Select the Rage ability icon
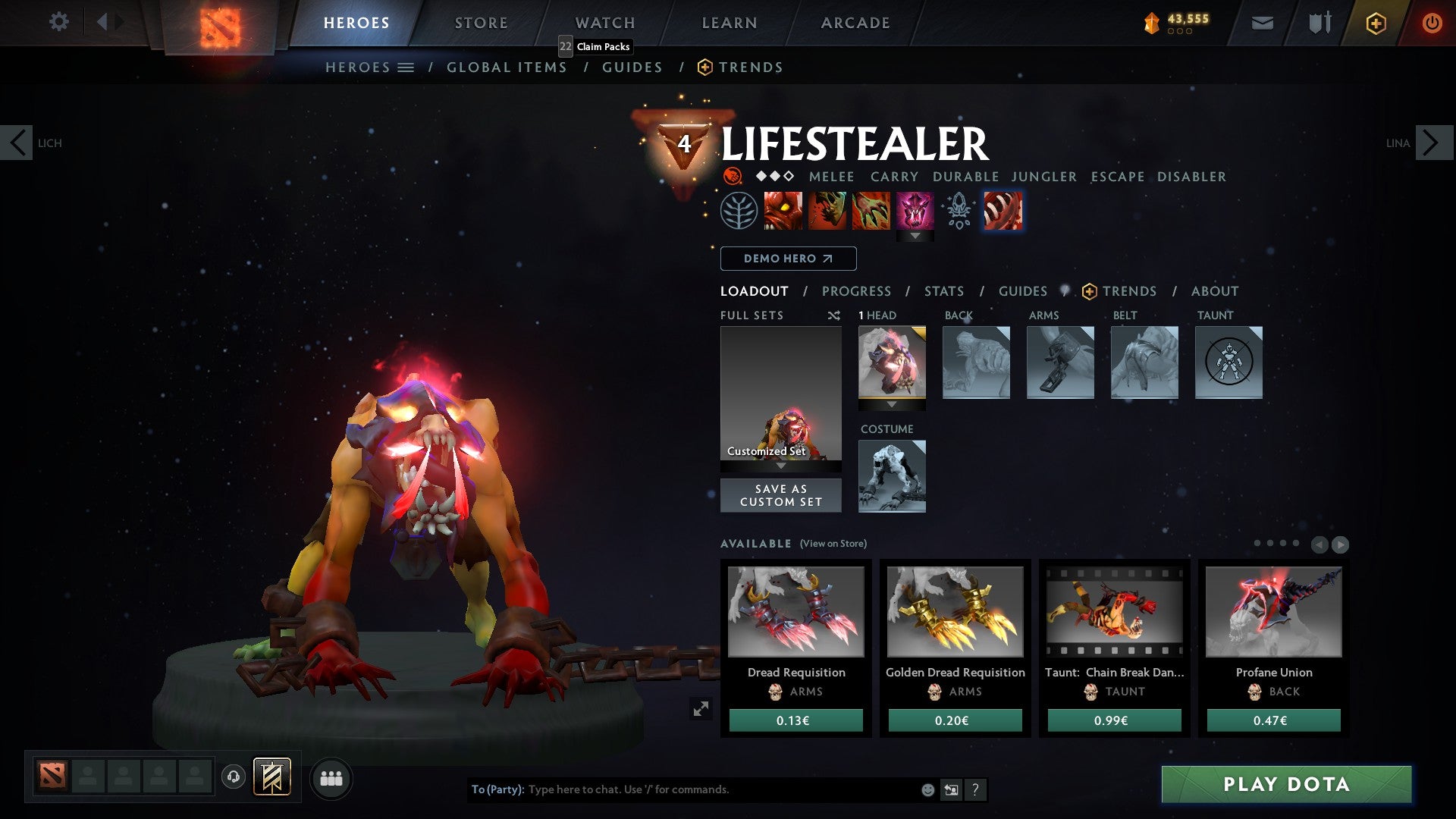The height and width of the screenshot is (819, 1456). click(783, 211)
